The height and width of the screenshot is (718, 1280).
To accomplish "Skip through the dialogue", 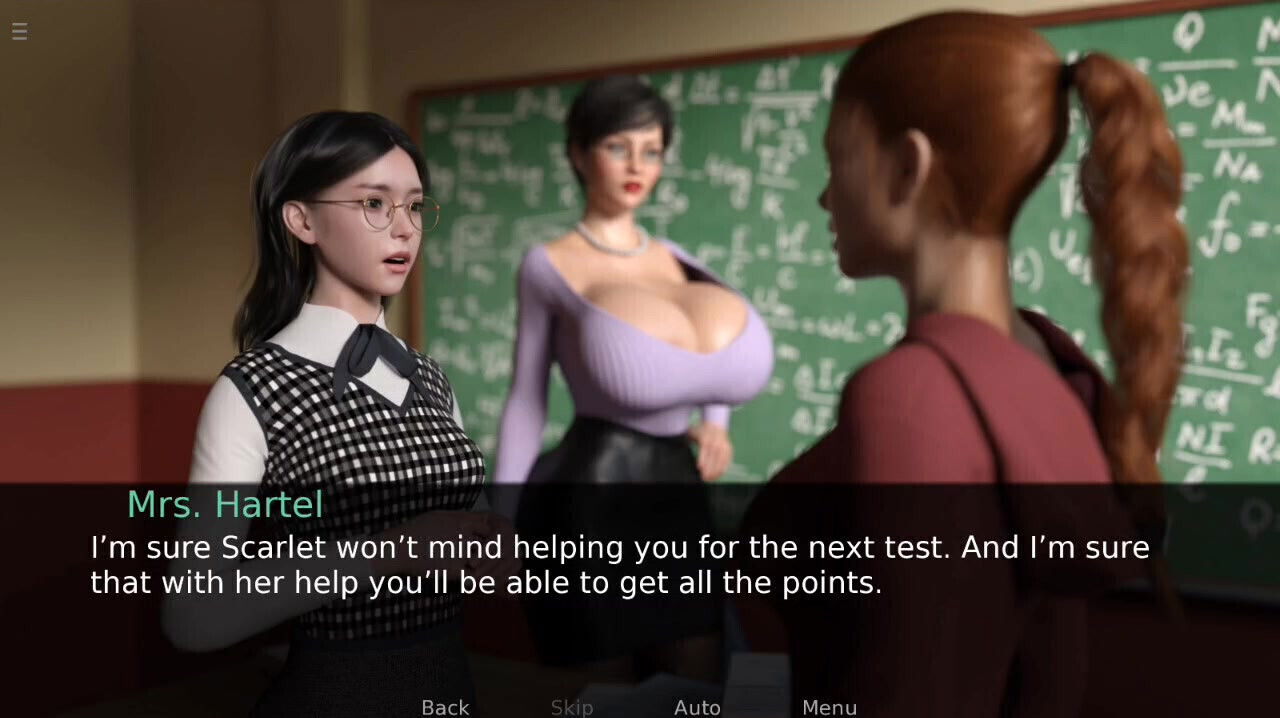I will 572,707.
